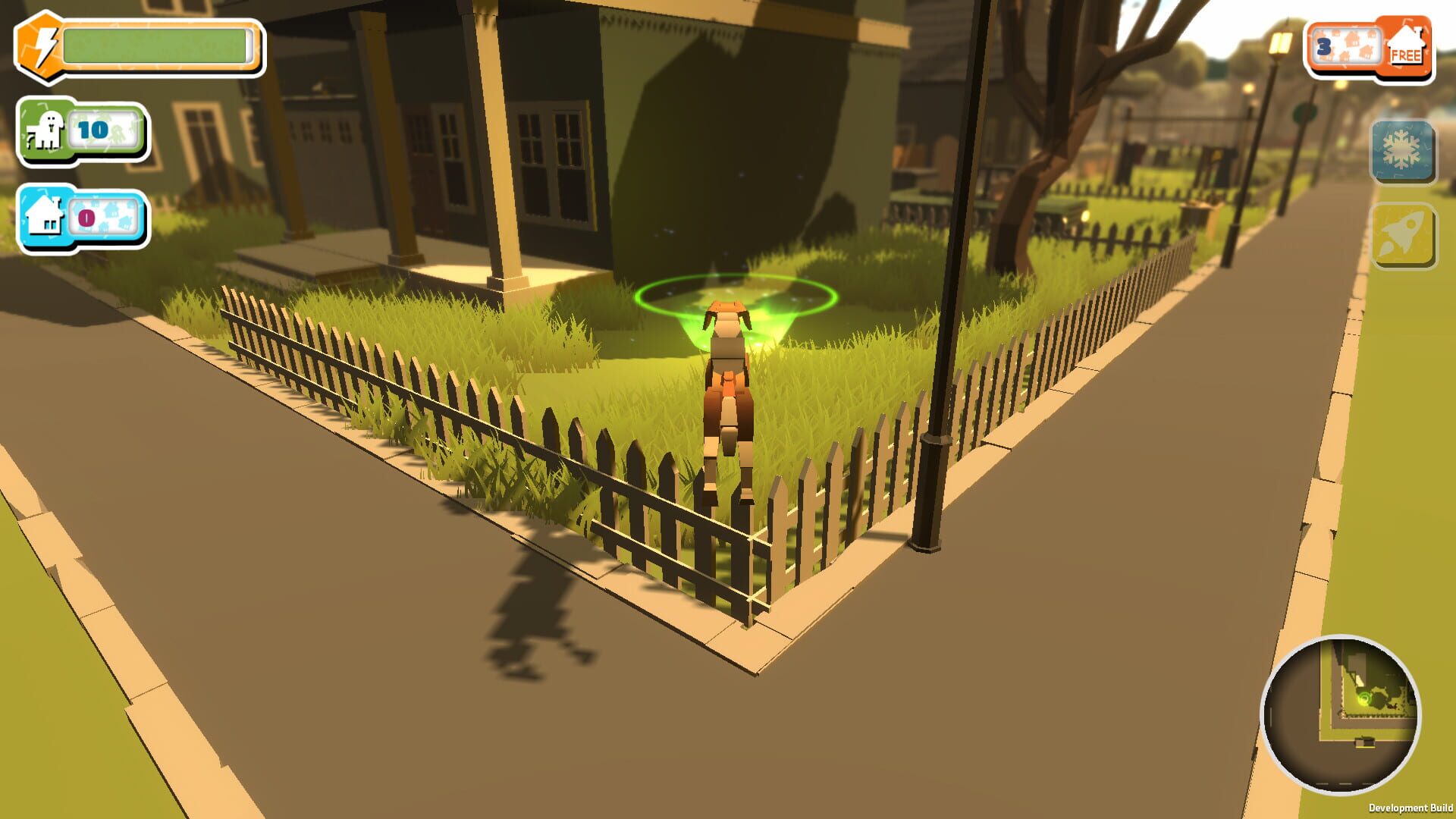Activate the rocket boost power-up
Screen dimensions: 1456x819
tap(1402, 237)
